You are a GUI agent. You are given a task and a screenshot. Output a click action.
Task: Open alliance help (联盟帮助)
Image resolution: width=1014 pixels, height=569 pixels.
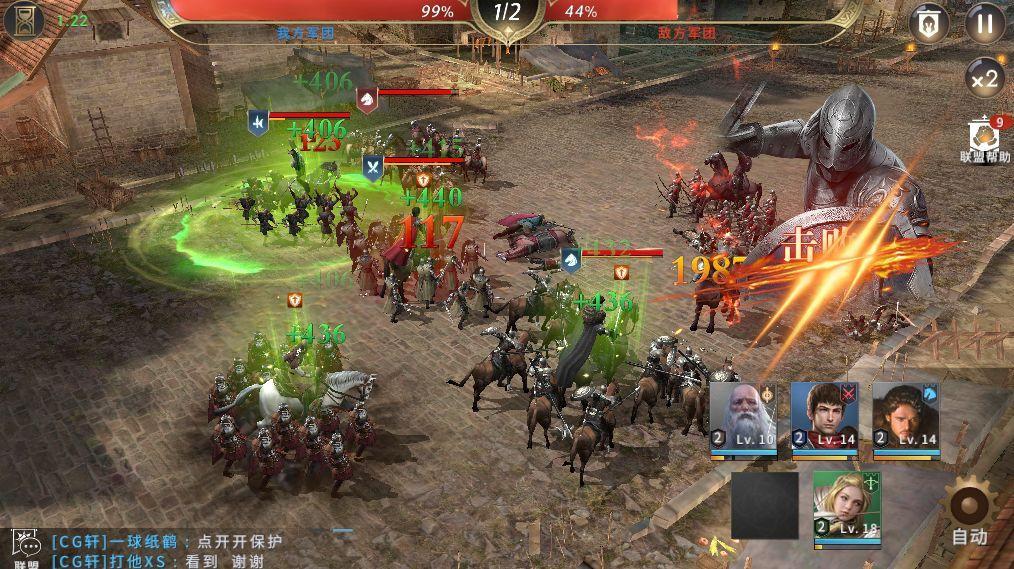[x=985, y=138]
